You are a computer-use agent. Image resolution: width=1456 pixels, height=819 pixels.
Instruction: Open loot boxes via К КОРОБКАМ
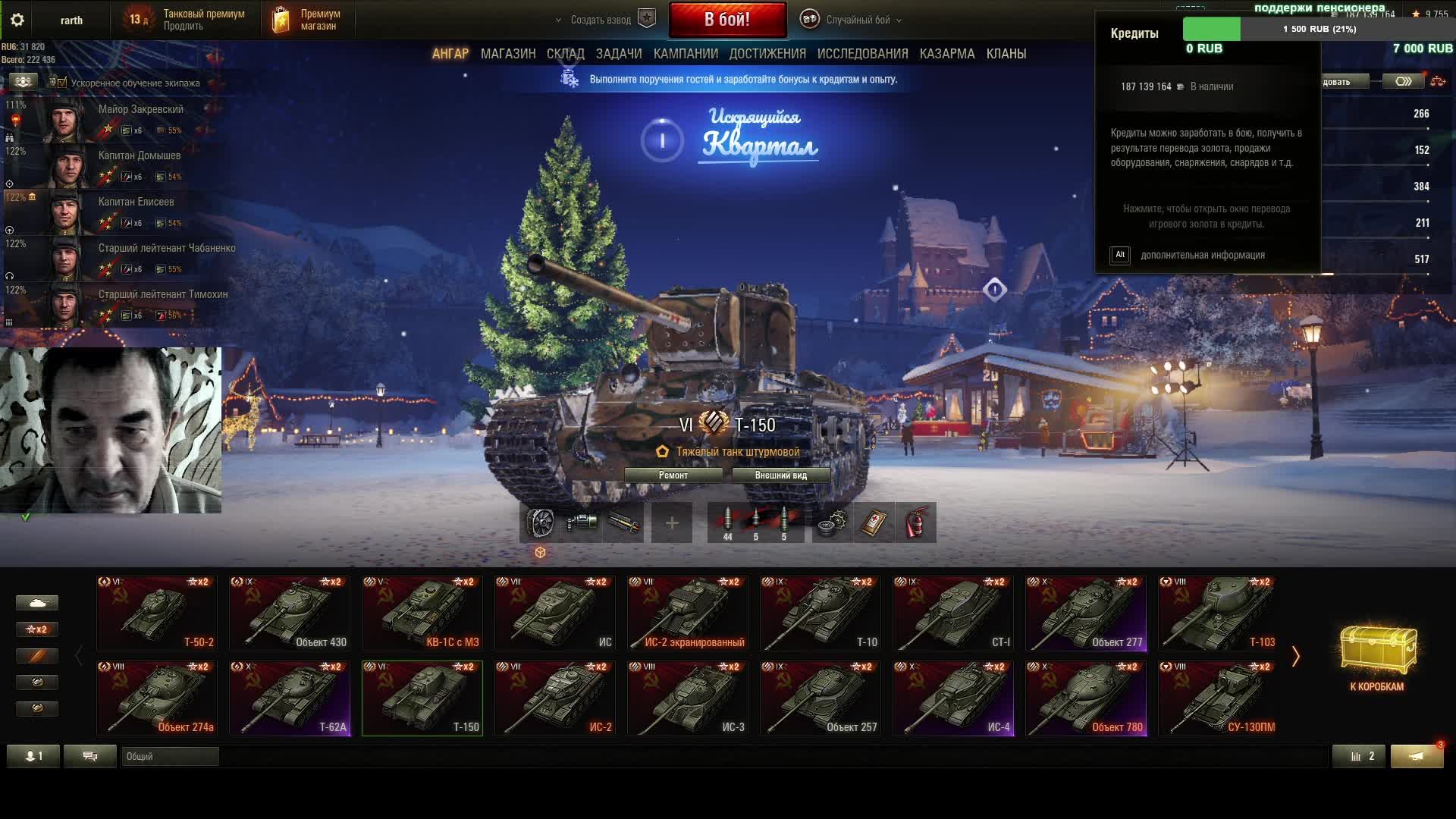pyautogui.click(x=1376, y=658)
